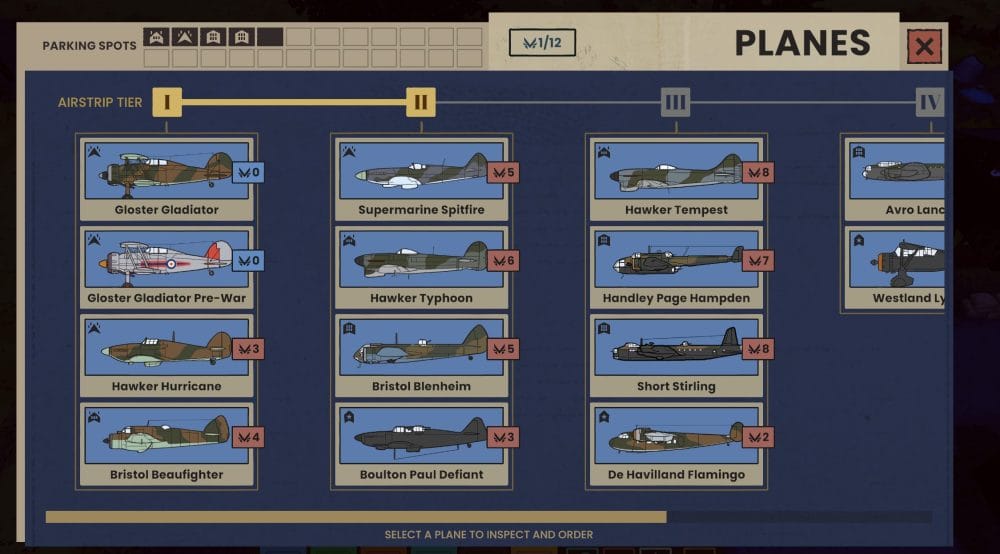
Task: Select the Supermarine Spitfire card
Action: (x=420, y=179)
